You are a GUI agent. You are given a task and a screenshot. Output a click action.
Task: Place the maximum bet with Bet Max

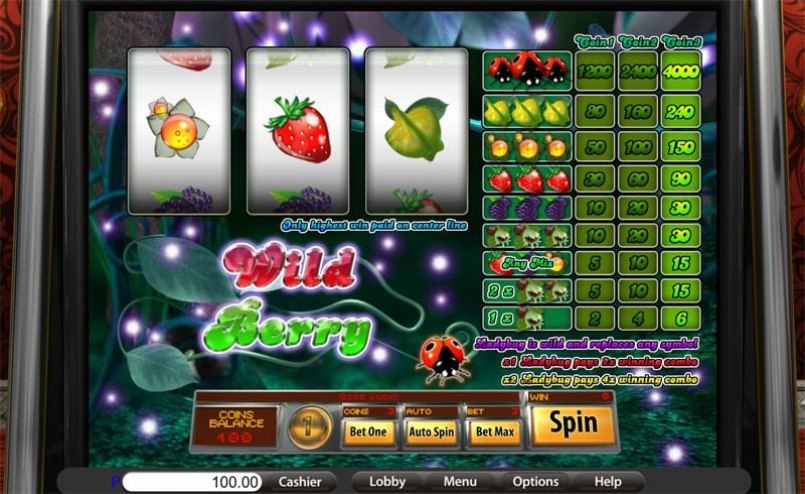(x=496, y=433)
